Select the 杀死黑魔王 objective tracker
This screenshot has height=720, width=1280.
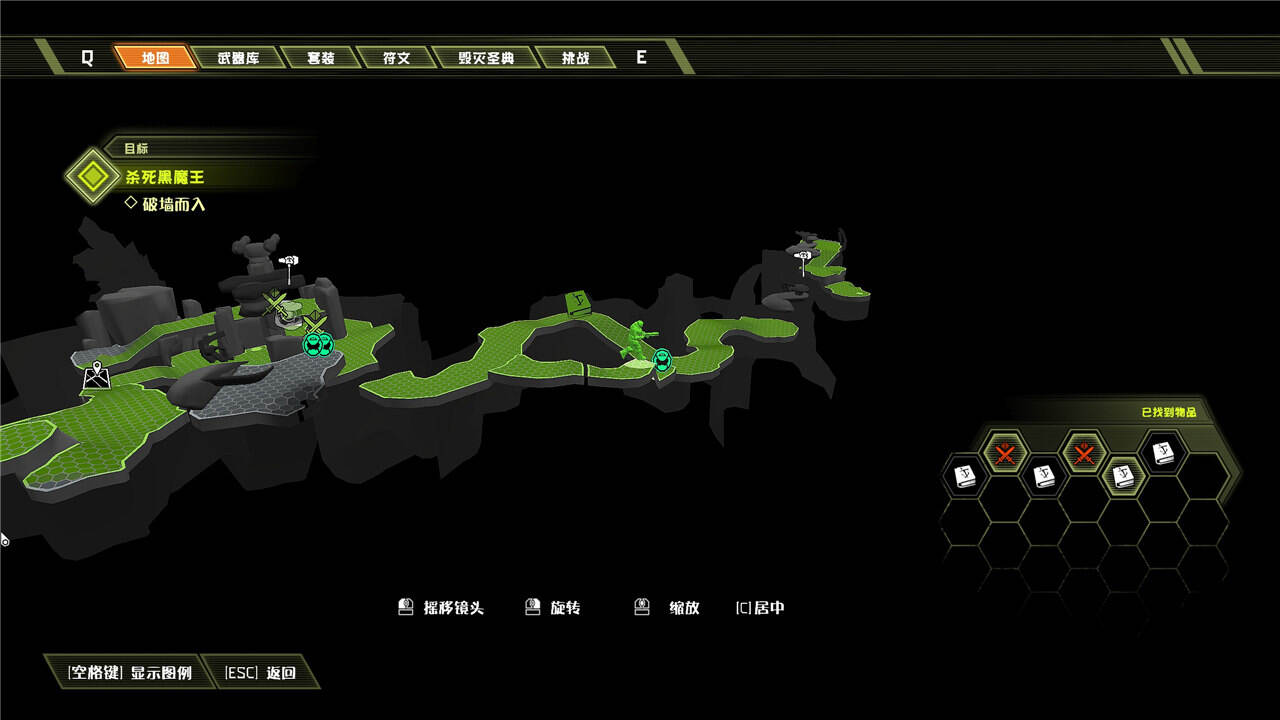(x=165, y=177)
